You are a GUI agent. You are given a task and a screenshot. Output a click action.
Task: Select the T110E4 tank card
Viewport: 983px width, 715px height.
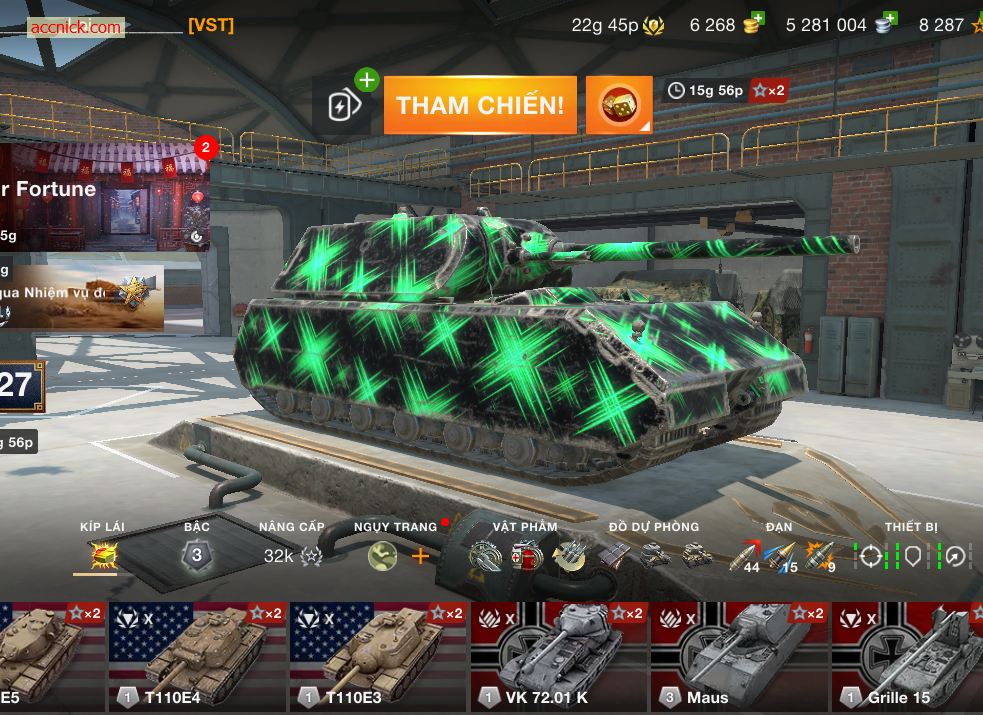point(197,656)
